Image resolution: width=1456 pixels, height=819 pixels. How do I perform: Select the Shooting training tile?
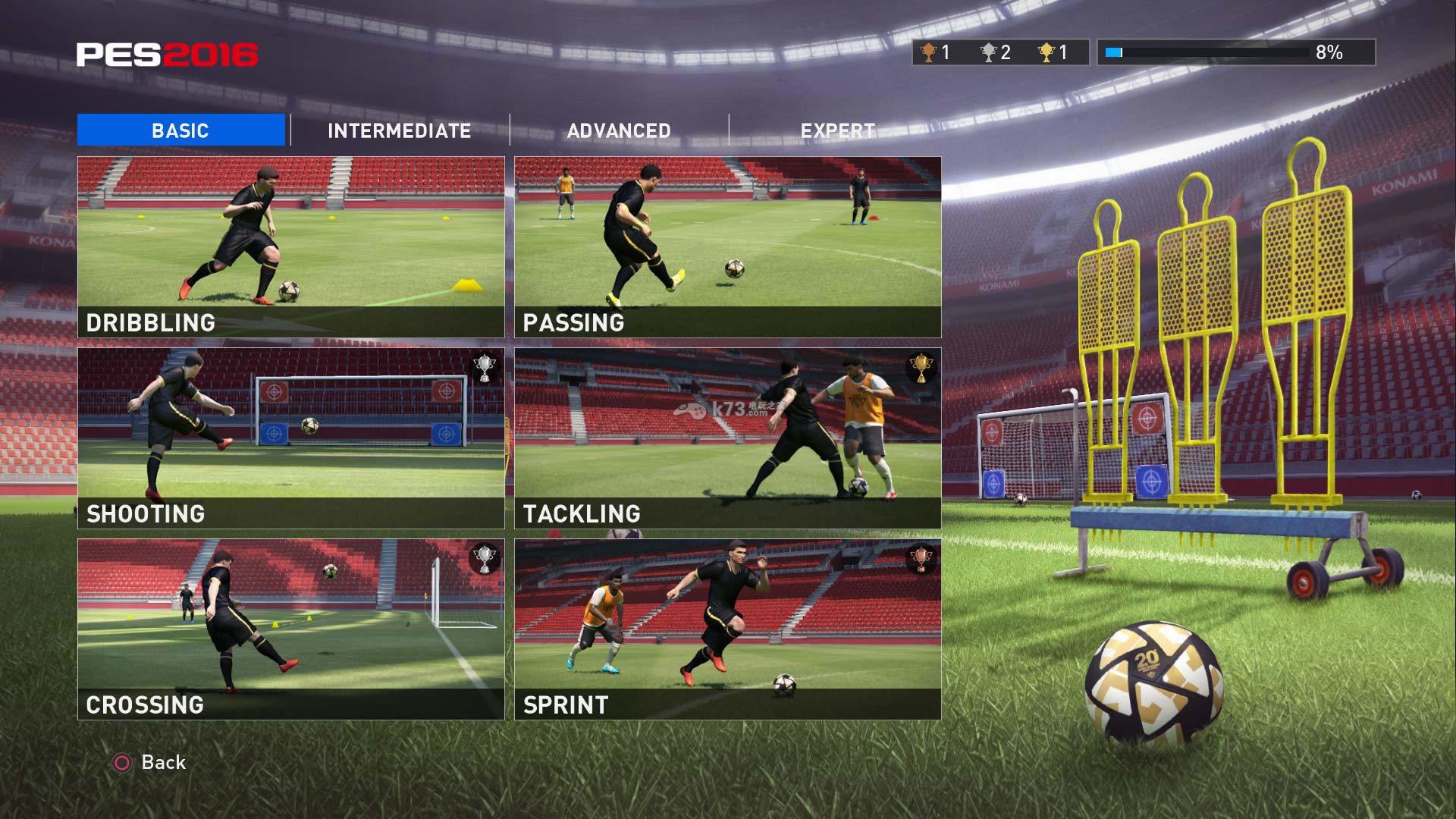tap(290, 438)
